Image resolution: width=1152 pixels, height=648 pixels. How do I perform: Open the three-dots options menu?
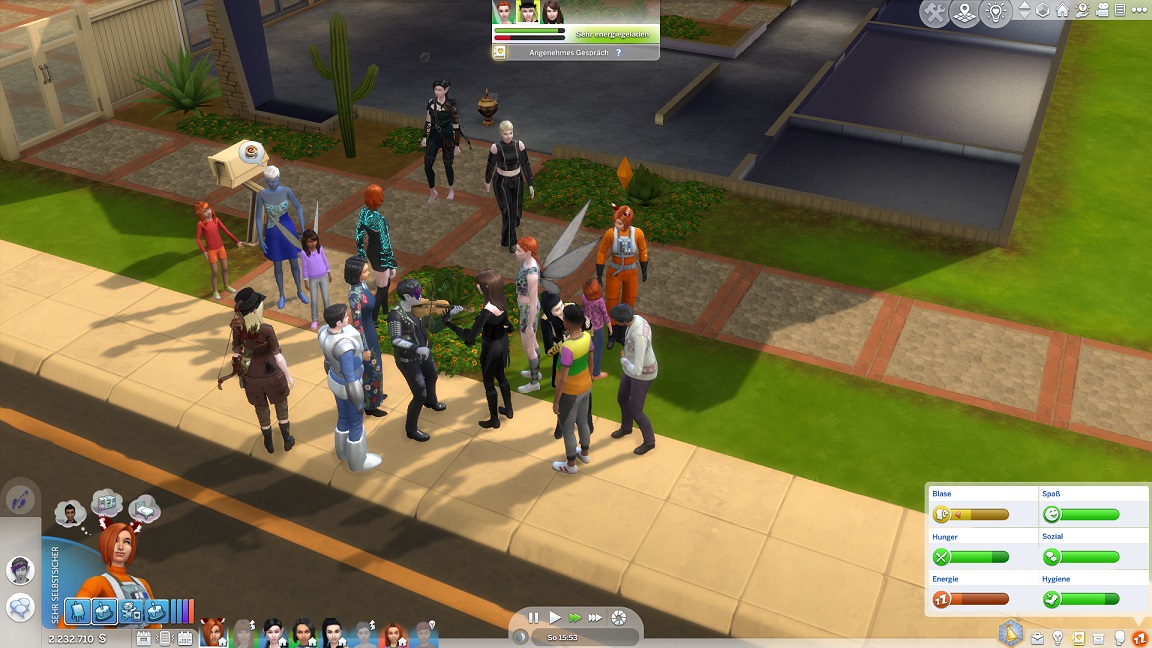point(1137,11)
